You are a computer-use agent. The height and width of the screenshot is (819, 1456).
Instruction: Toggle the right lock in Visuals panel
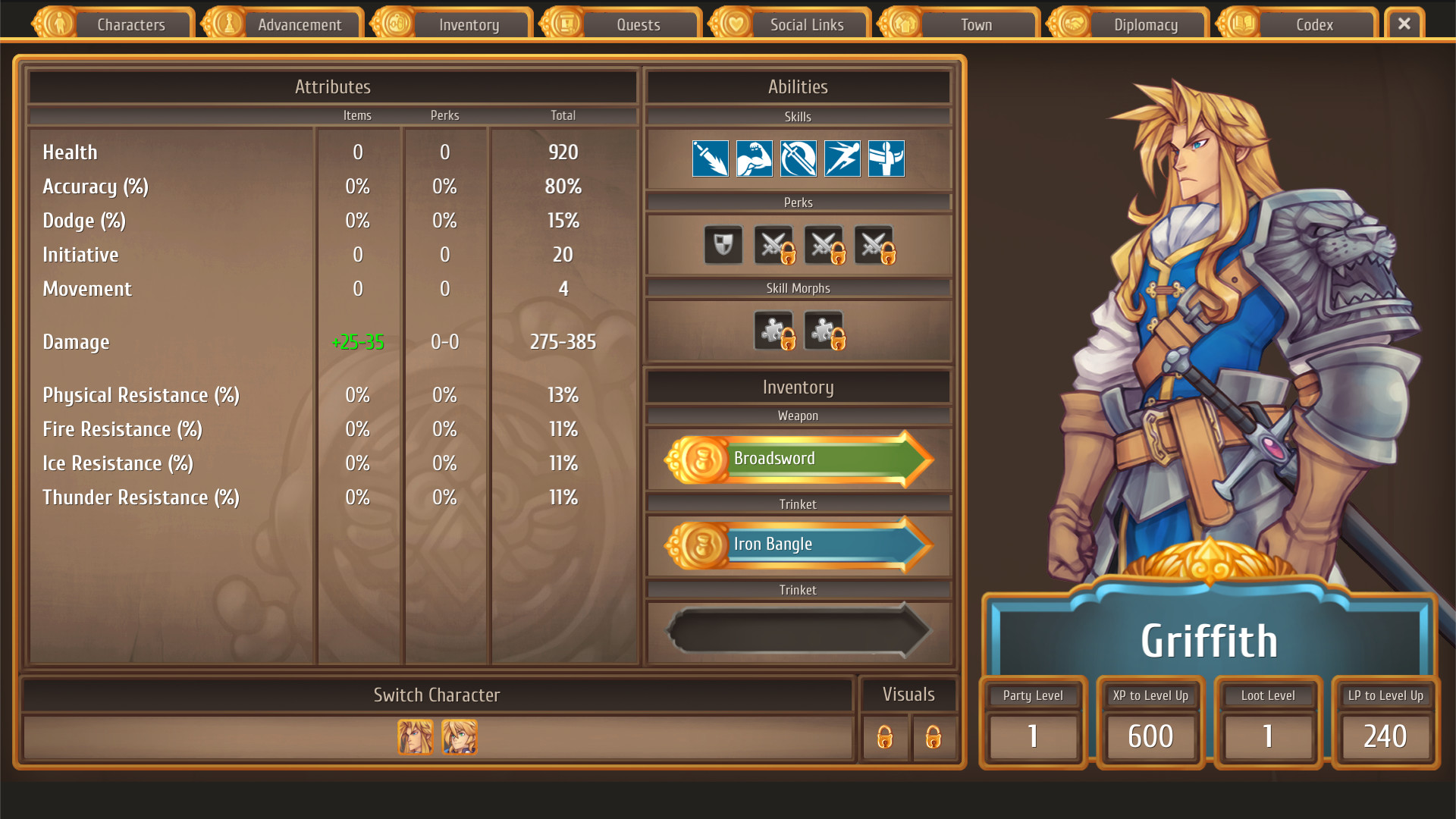[x=934, y=738]
